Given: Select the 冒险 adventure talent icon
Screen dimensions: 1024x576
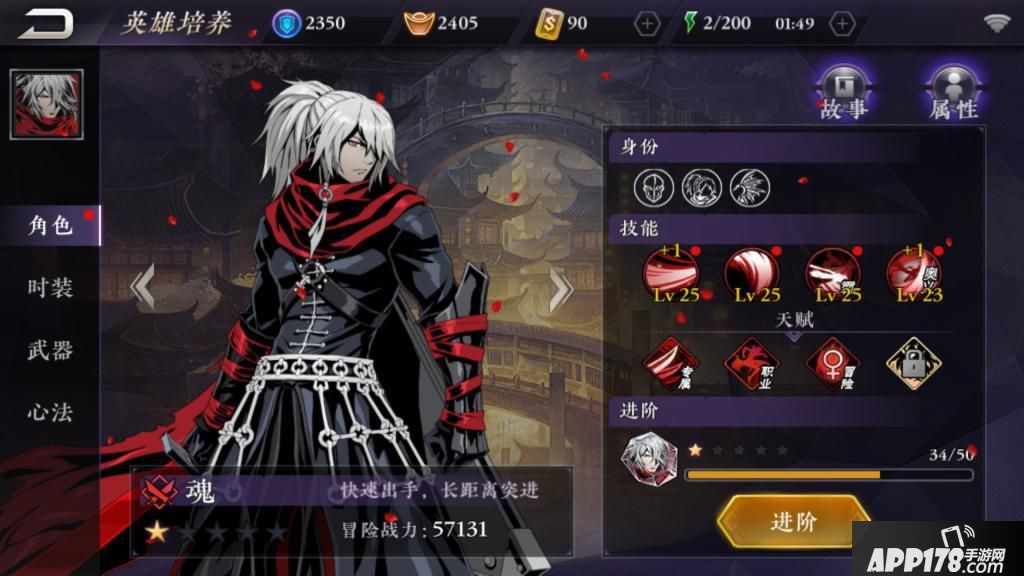Looking at the screenshot, I should 833,364.
